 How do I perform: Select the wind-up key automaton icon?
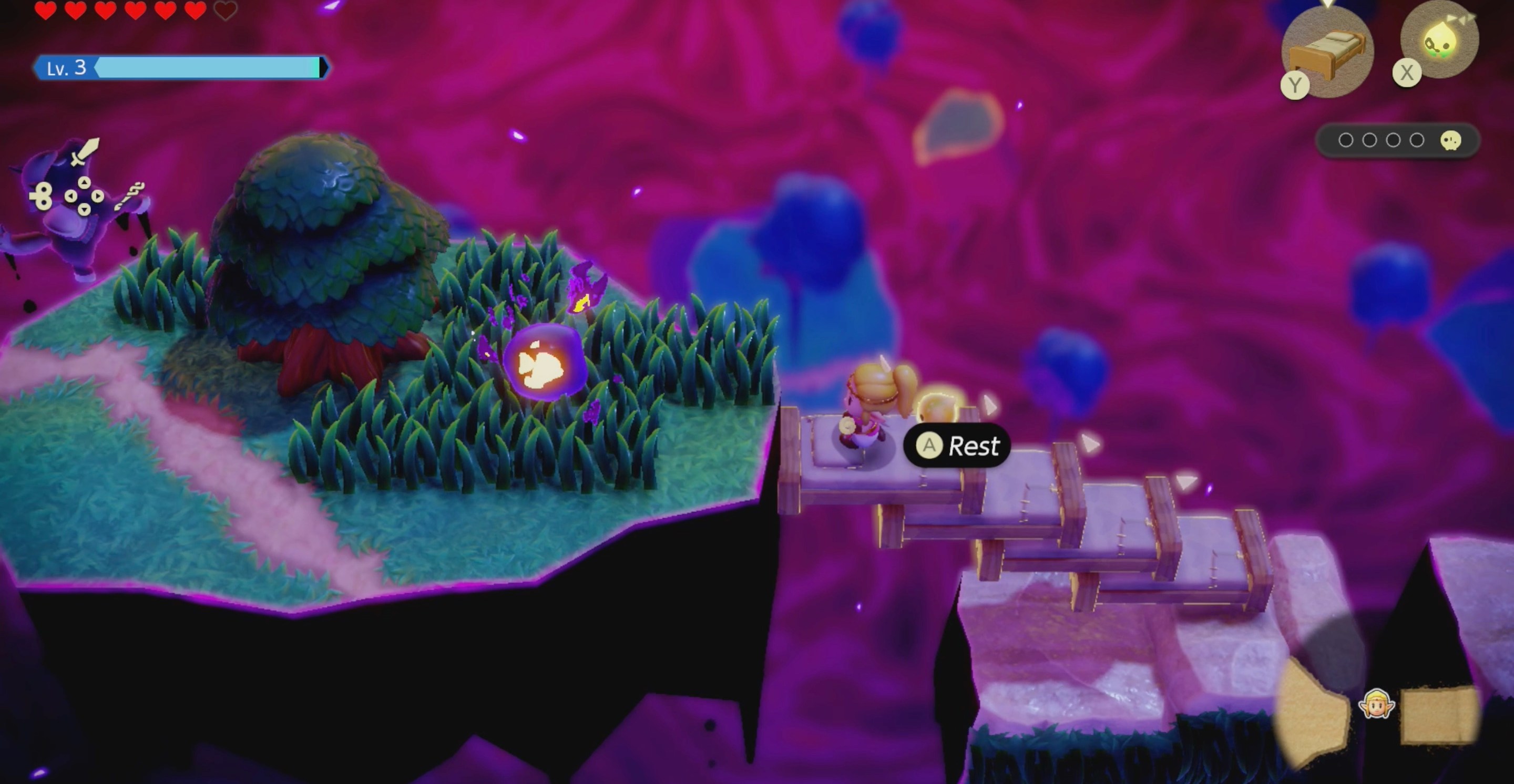click(42, 195)
